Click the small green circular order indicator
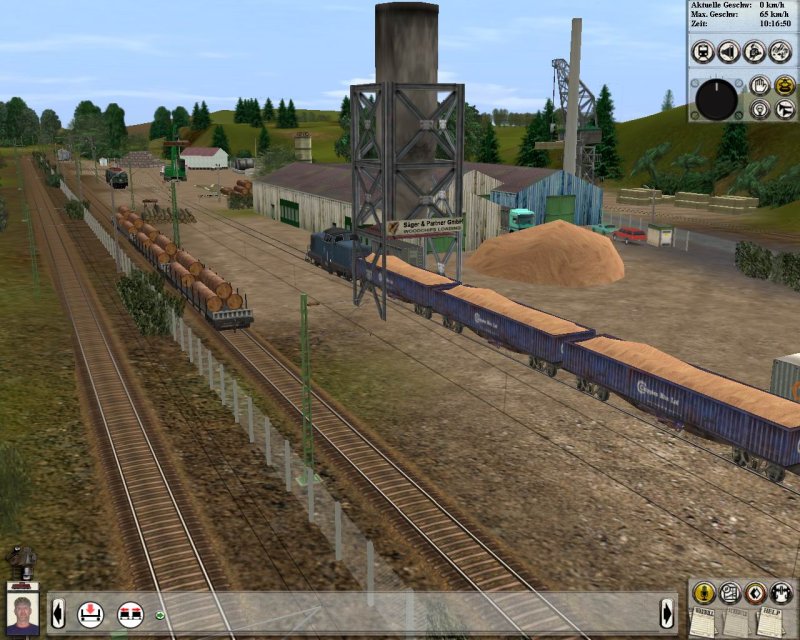This screenshot has width=800, height=640. 160,614
